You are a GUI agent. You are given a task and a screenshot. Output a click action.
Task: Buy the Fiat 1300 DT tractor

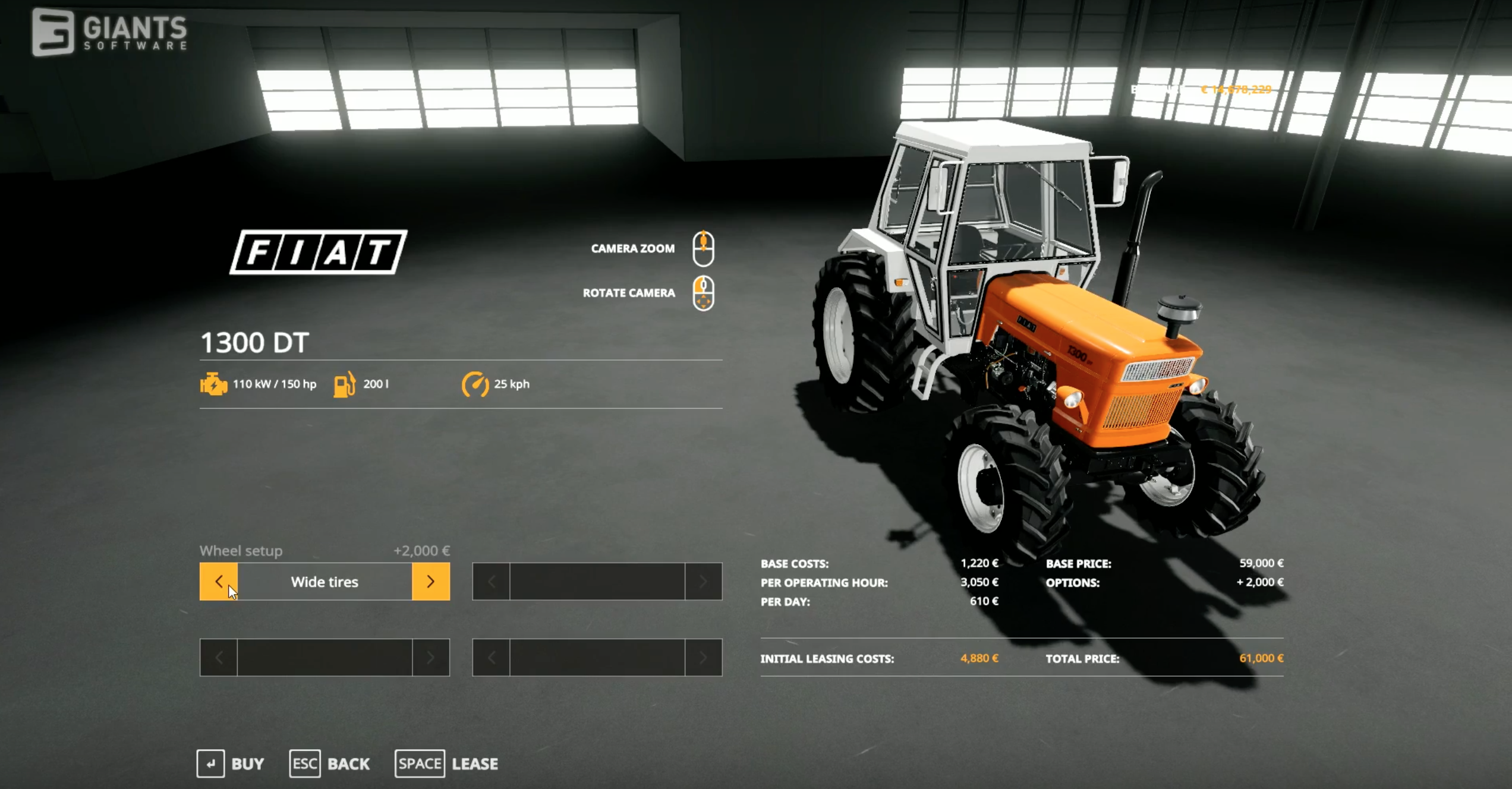(231, 763)
